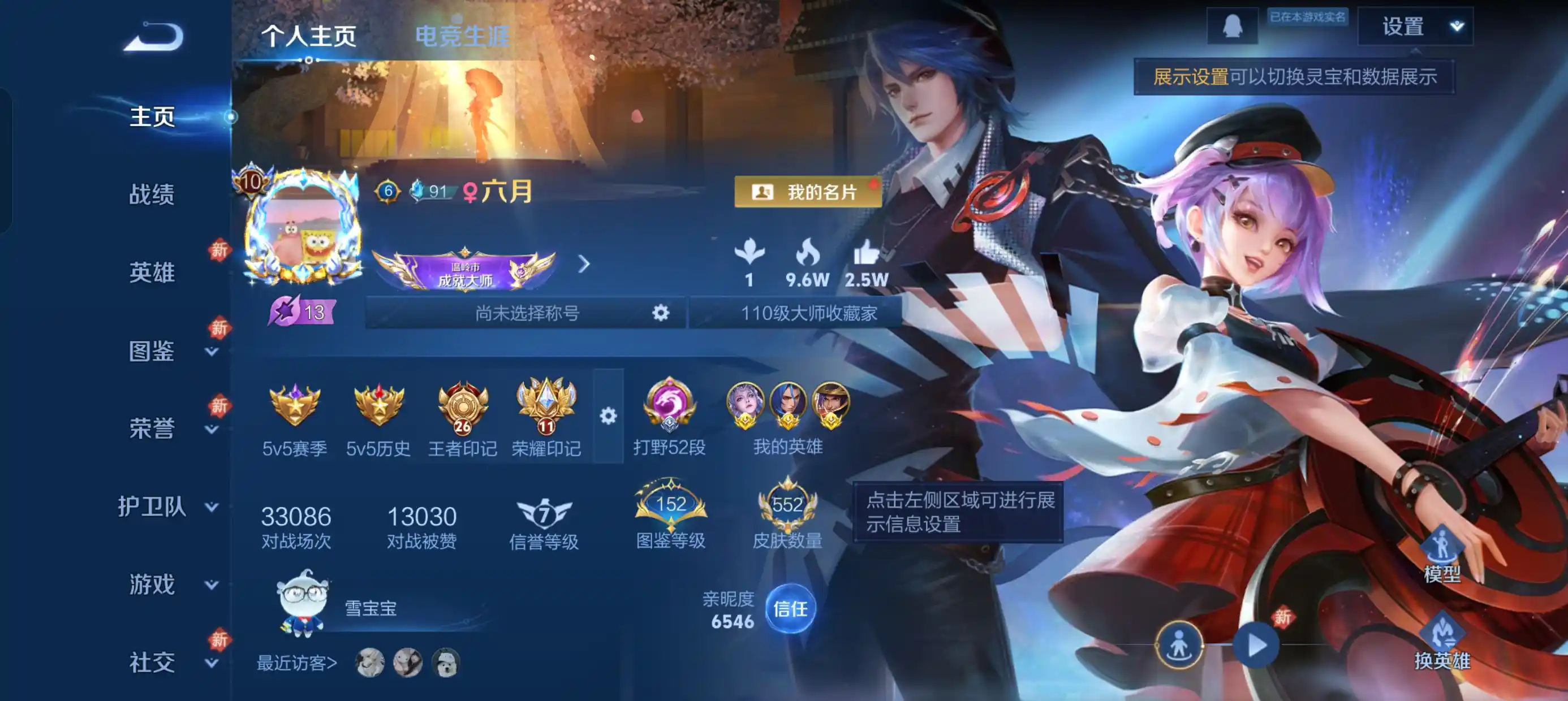This screenshot has height=701, width=1568.
Task: Open 战绩 in the left sidebar
Action: coord(152,196)
